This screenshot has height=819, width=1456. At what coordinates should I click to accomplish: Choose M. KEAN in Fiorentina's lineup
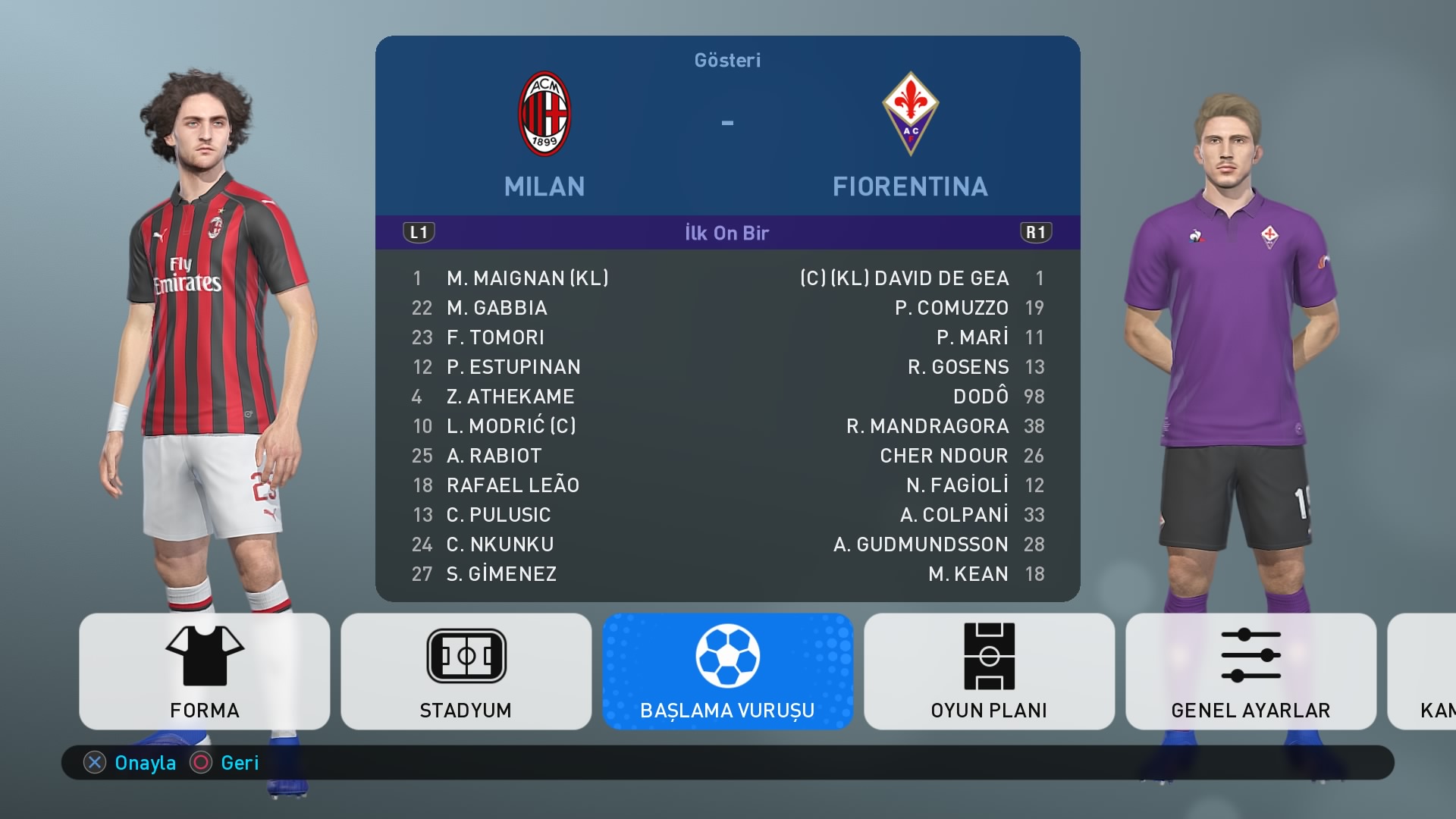click(968, 574)
